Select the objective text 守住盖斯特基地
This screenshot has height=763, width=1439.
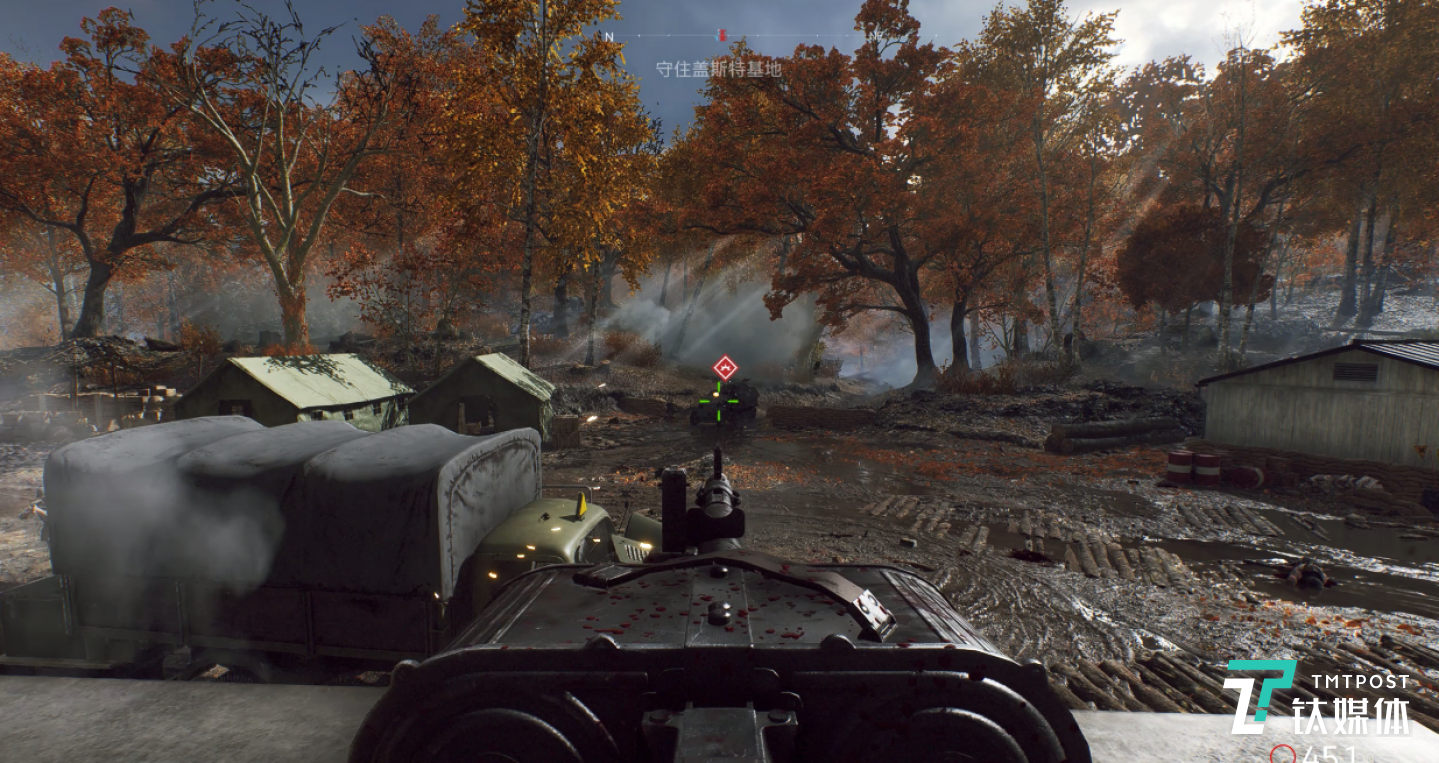pyautogui.click(x=718, y=69)
